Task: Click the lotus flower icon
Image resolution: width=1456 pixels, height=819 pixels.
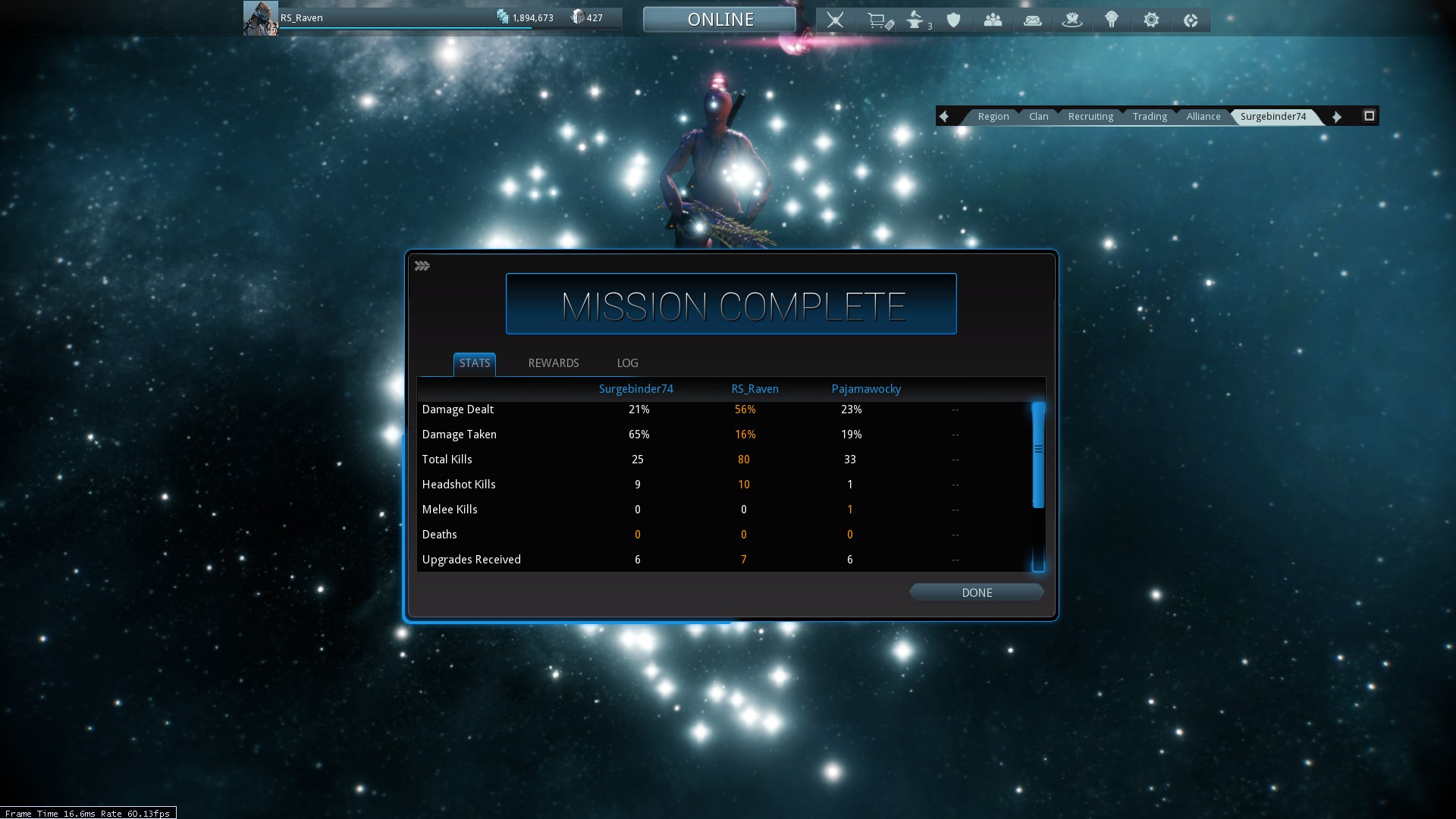Action: pos(1072,20)
